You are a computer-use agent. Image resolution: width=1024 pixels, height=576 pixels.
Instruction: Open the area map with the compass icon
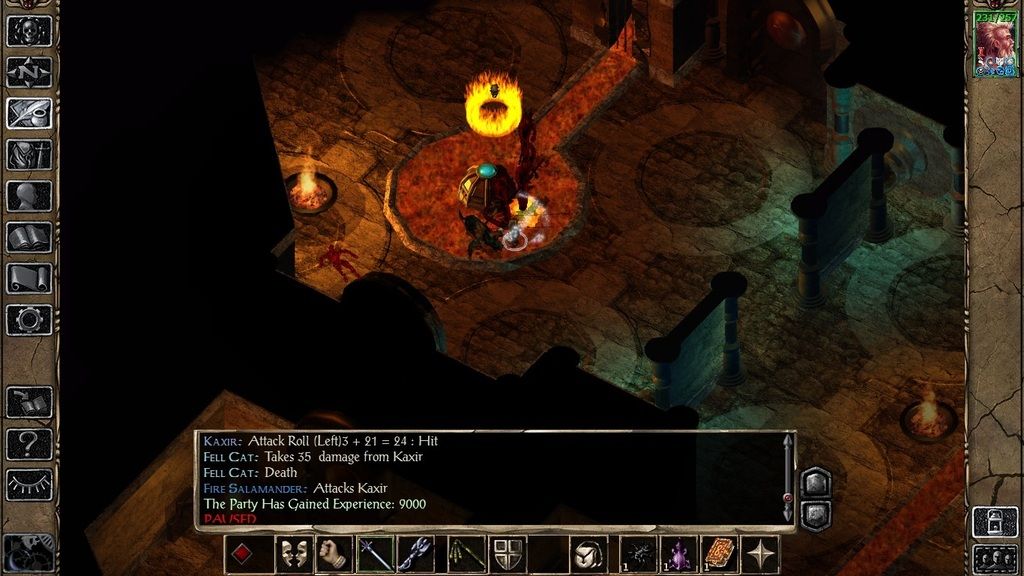tap(29, 72)
